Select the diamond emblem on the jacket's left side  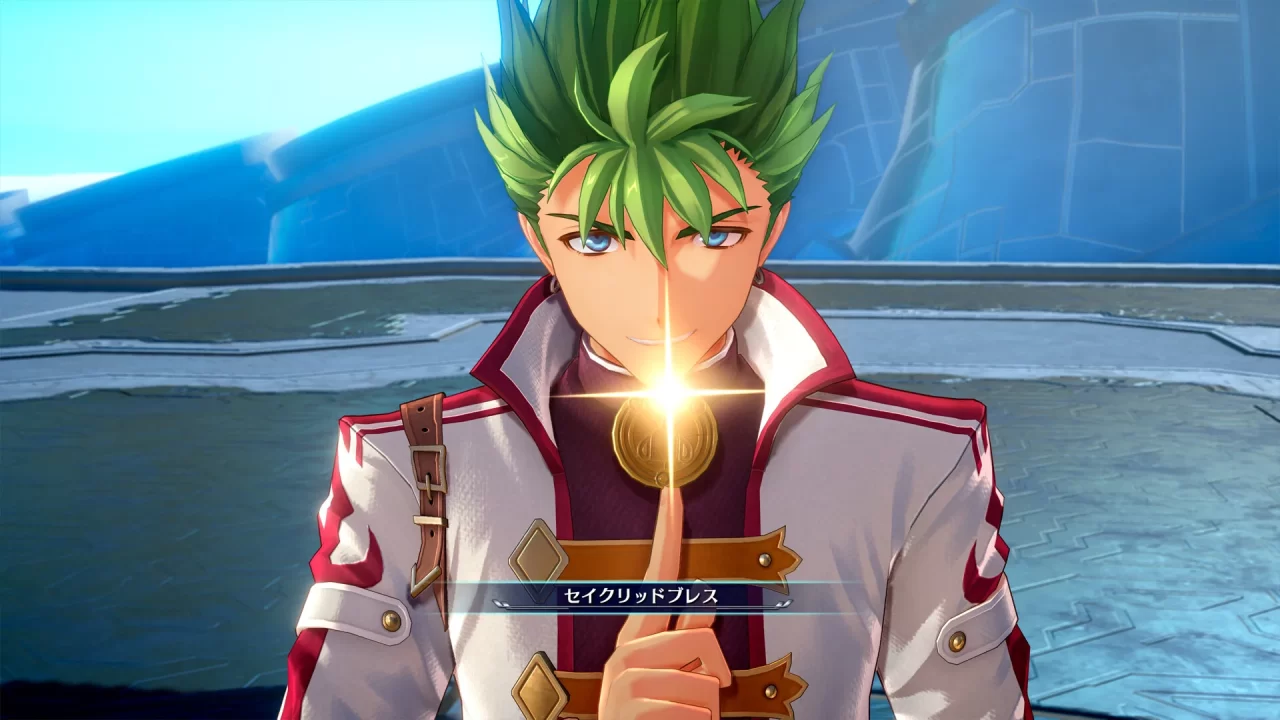click(x=539, y=556)
